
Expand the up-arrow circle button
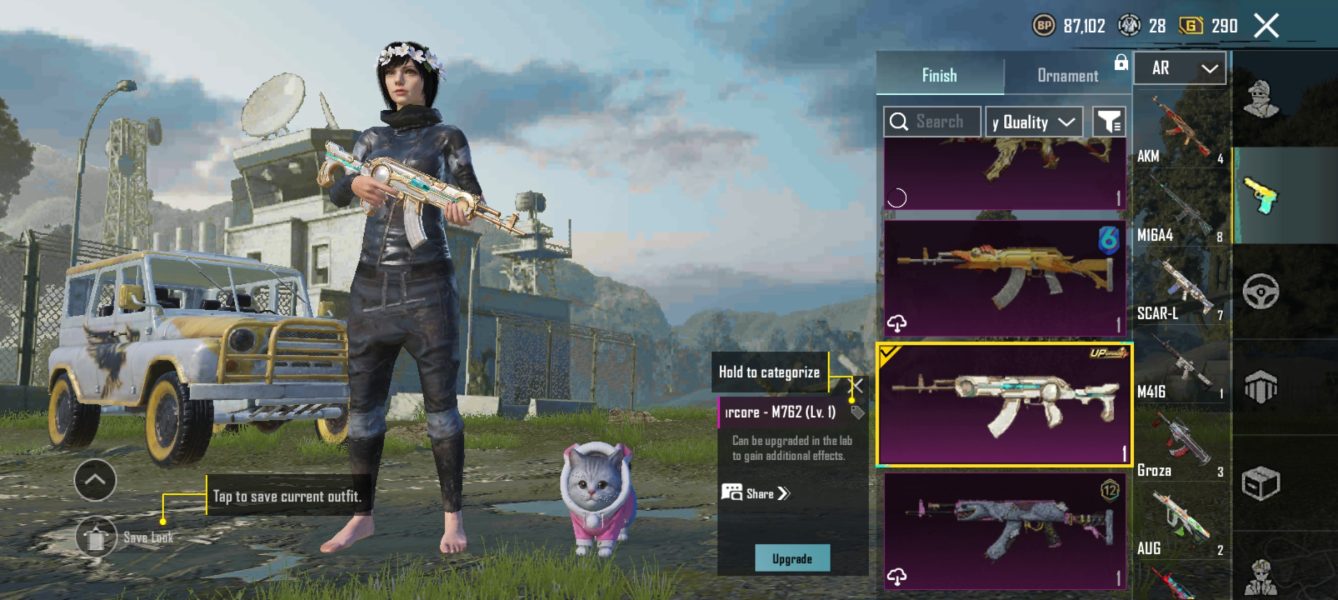(95, 481)
